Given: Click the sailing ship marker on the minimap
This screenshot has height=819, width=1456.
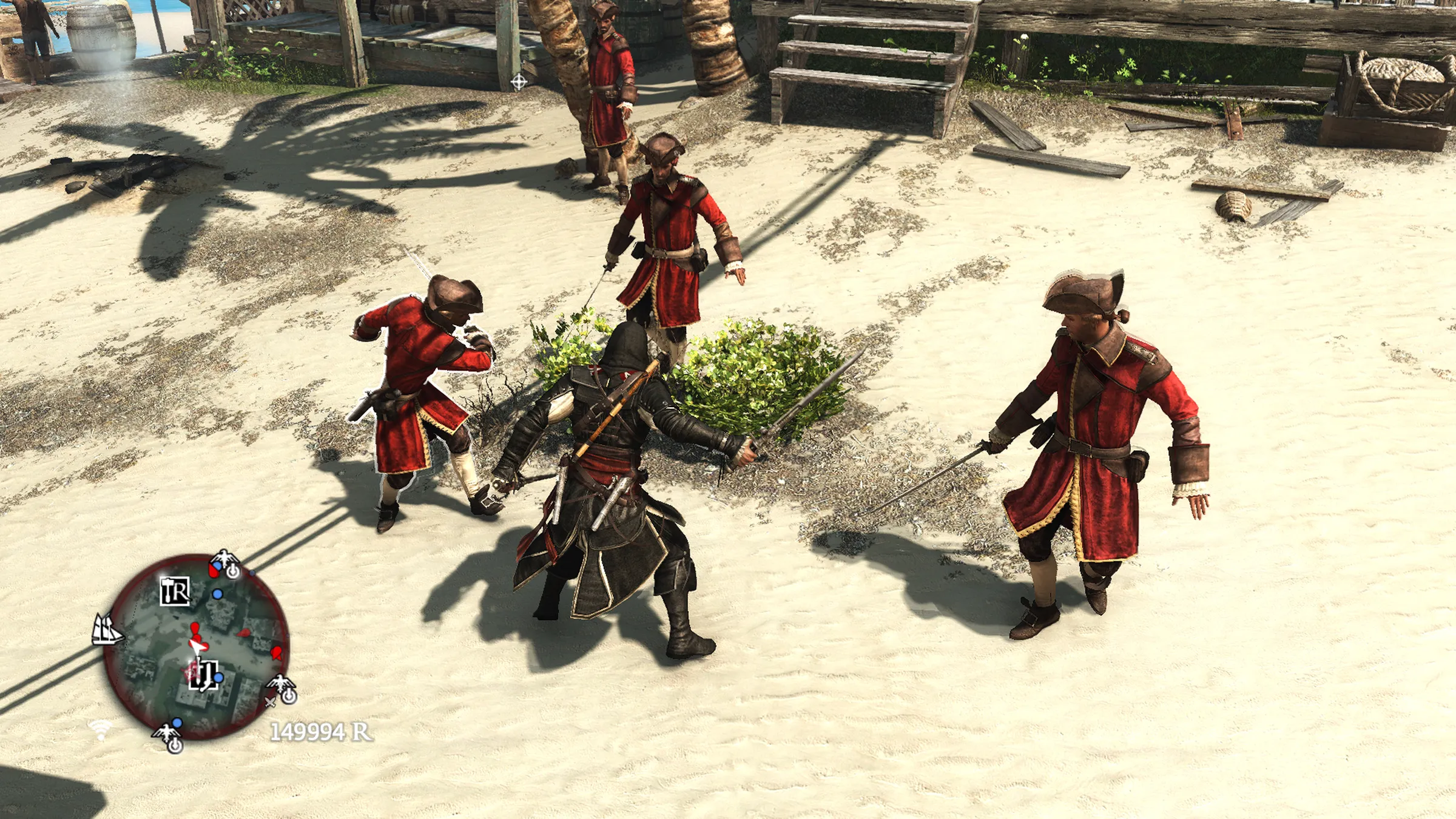Looking at the screenshot, I should pos(107,629).
